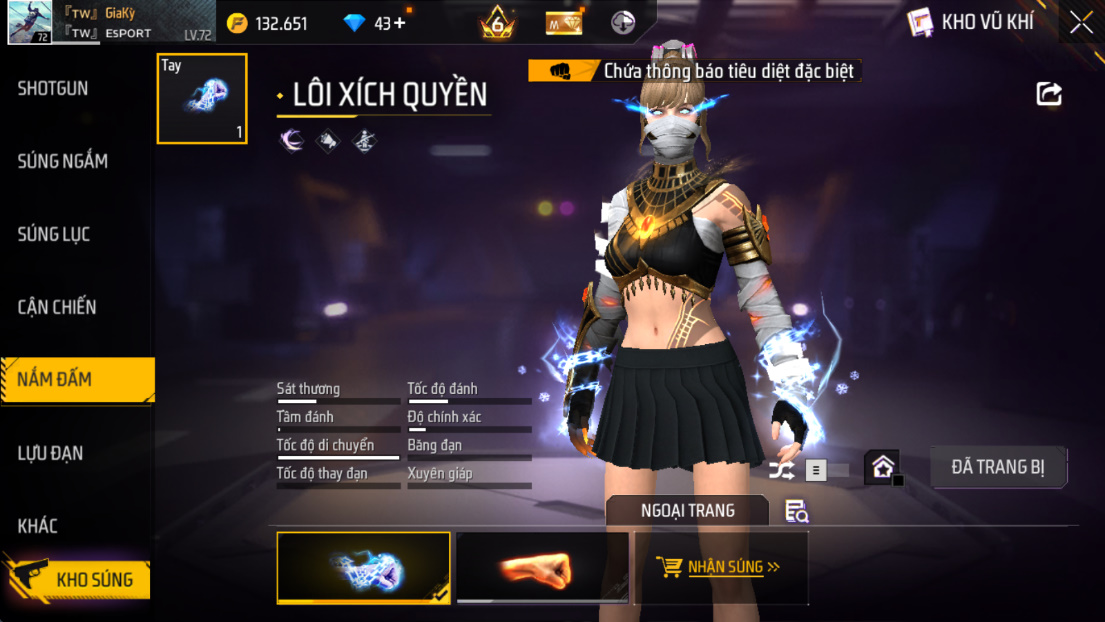
Task: Open the SÚNG LỤC category
Action: pos(54,235)
